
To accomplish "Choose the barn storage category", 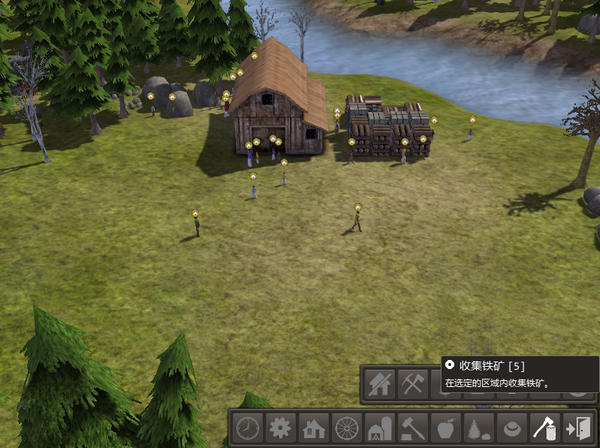I will (x=379, y=429).
